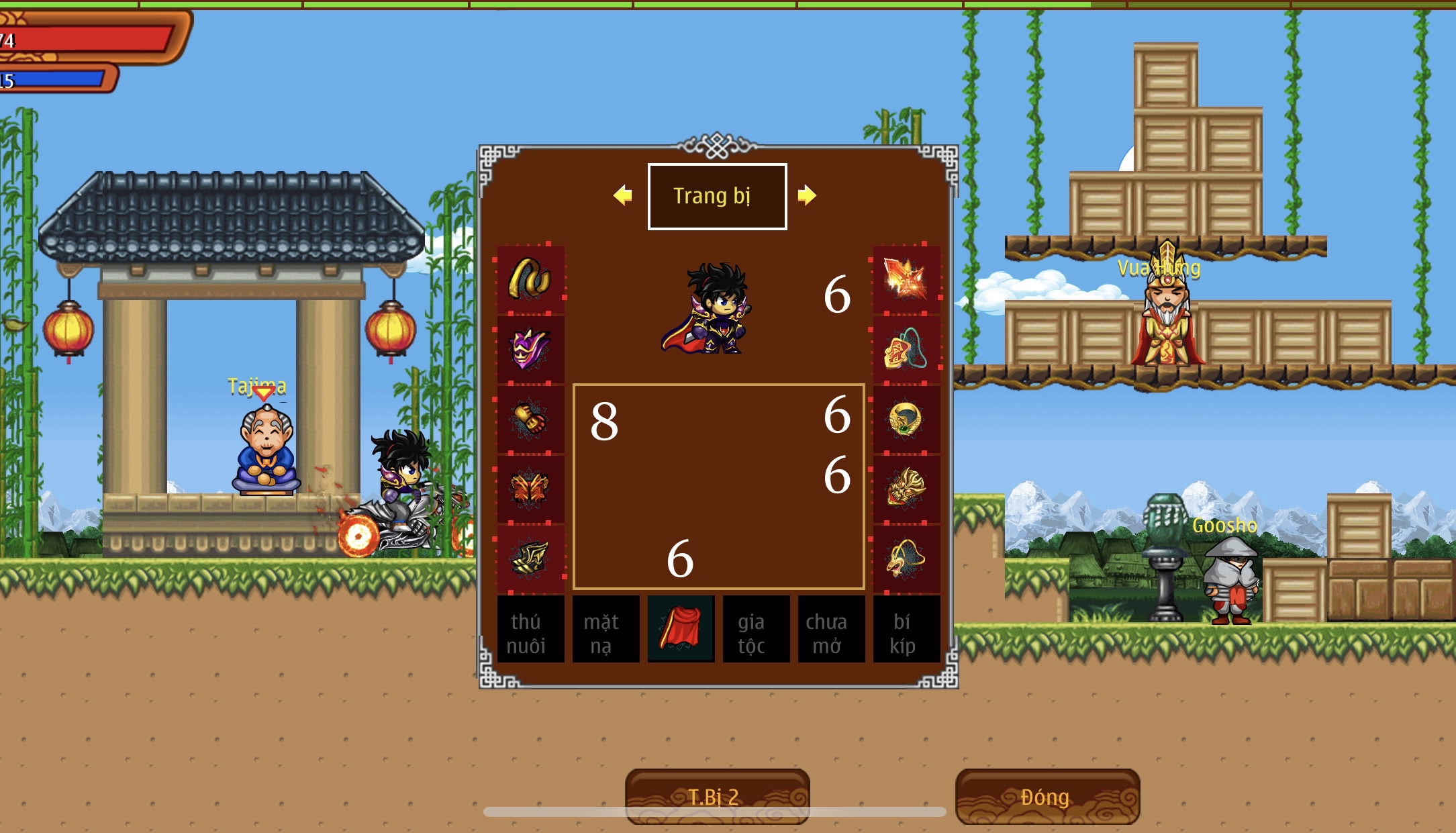This screenshot has width=1456, height=833.
Task: Select the red cape slot
Action: tap(681, 629)
